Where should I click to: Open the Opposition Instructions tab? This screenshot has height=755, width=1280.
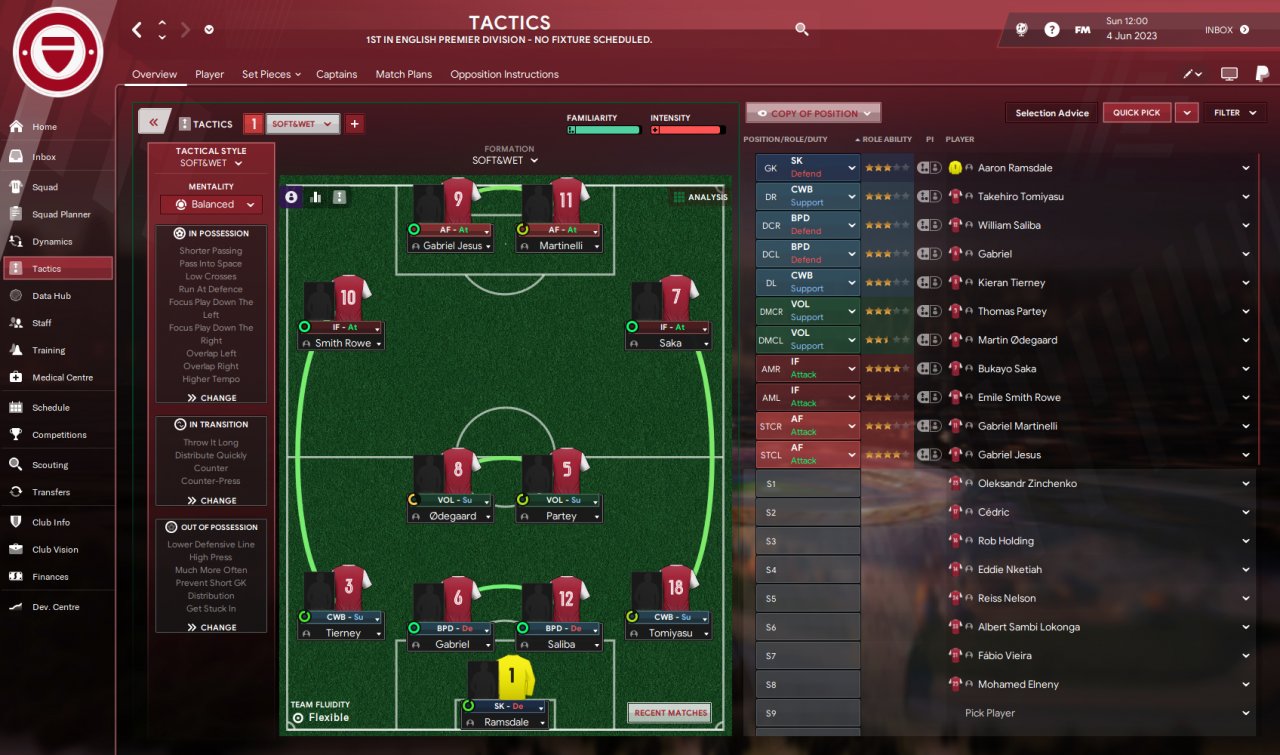point(504,74)
